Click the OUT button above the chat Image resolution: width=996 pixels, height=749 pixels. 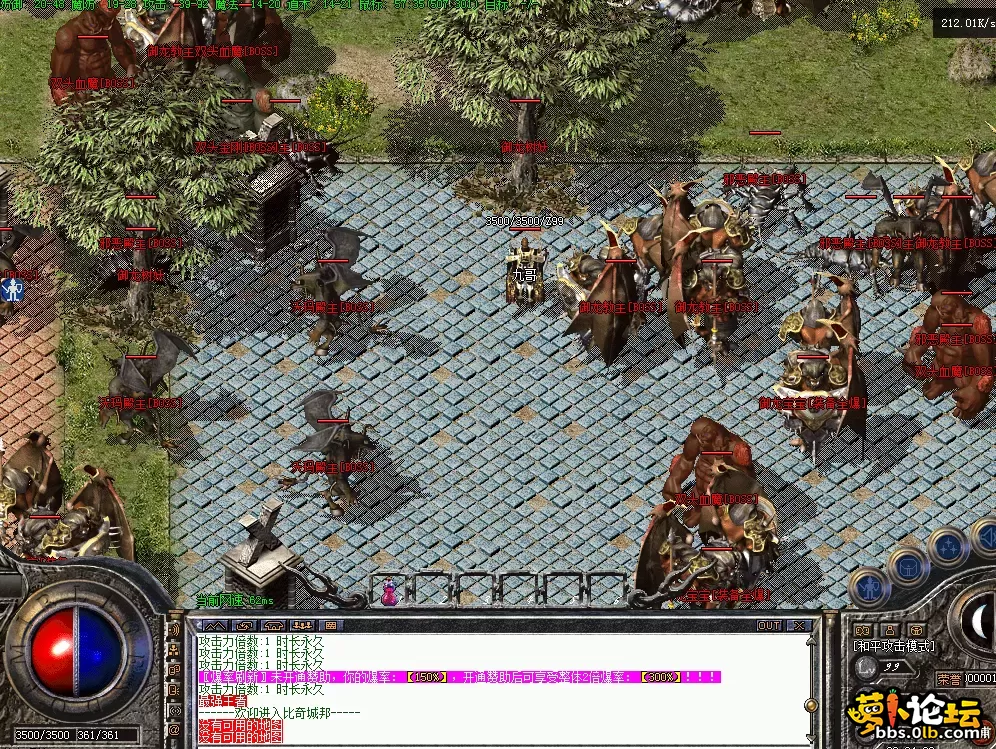point(768,625)
